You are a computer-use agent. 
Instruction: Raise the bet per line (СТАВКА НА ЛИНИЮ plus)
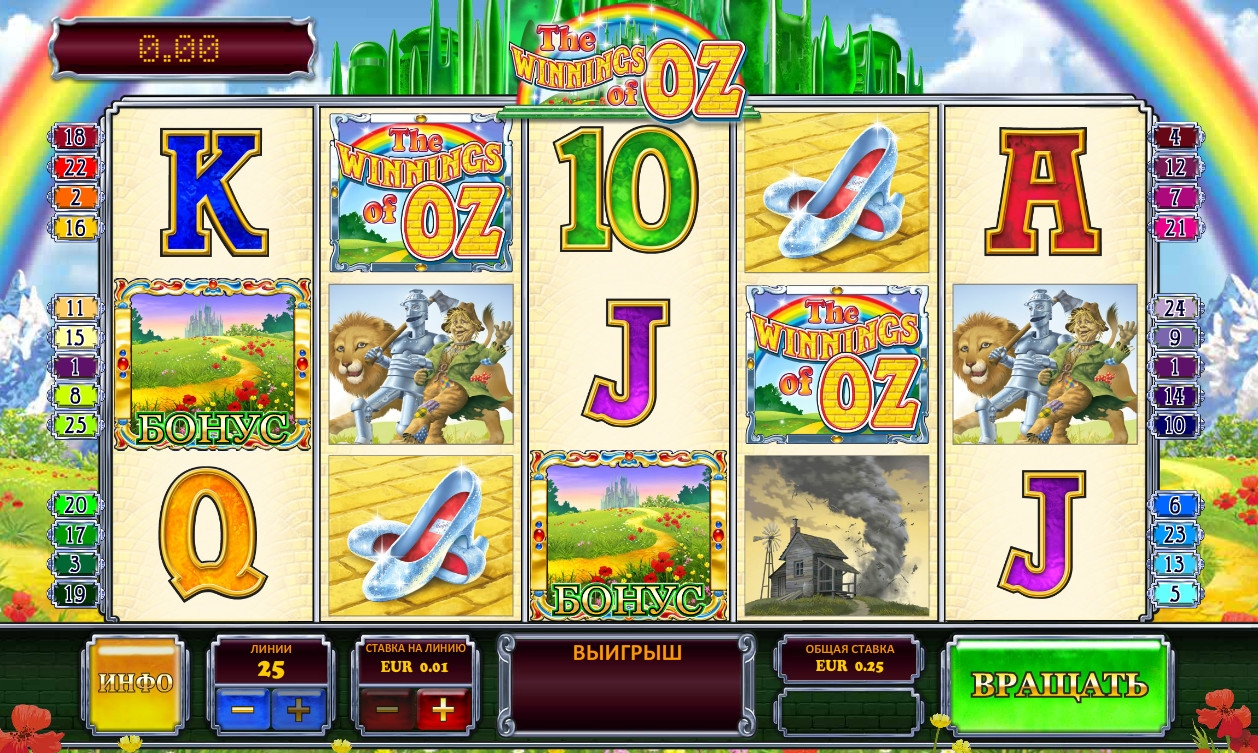coord(443,711)
